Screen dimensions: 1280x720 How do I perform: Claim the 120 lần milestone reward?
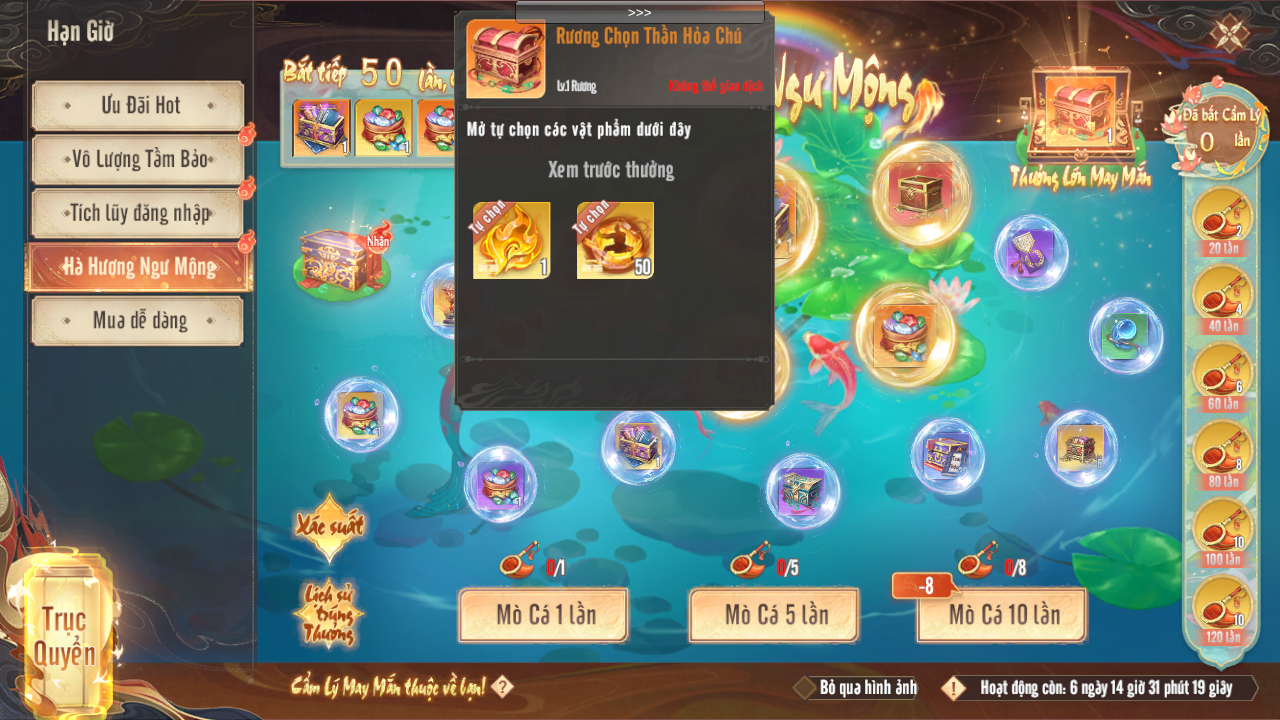pyautogui.click(x=1222, y=610)
